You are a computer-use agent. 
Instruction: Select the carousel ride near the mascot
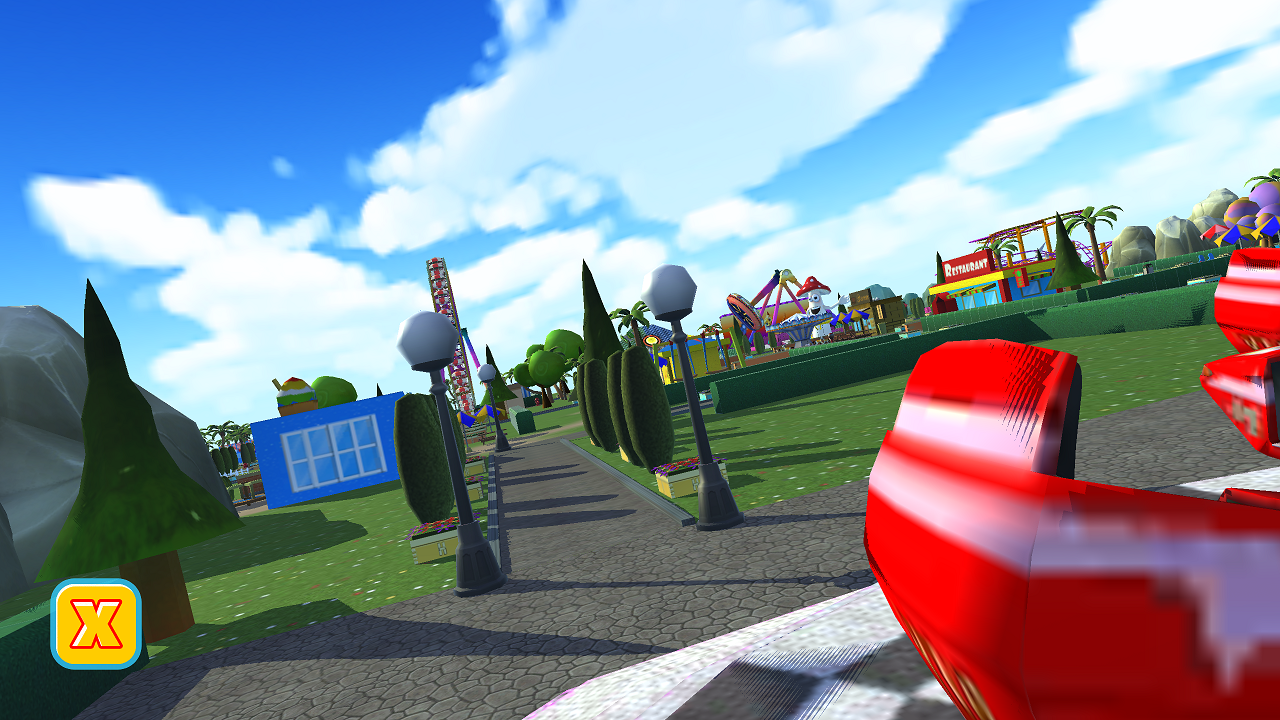(797, 328)
